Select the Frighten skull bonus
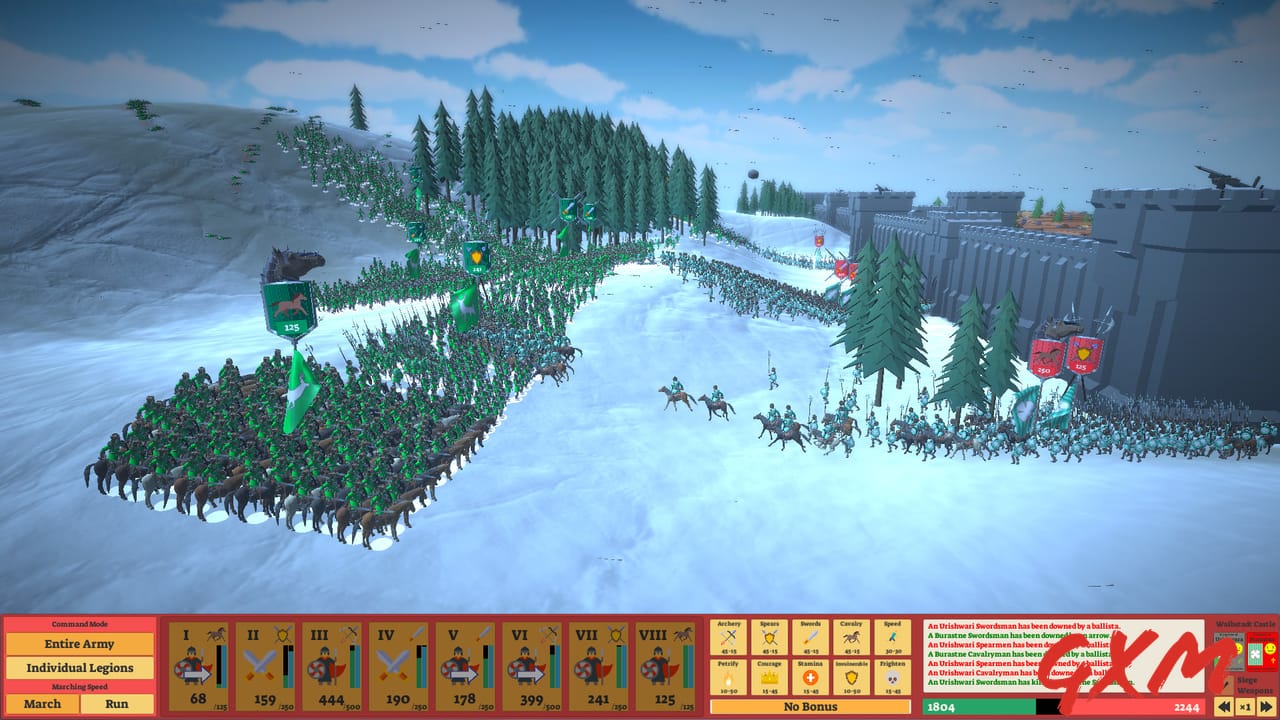Image resolution: width=1280 pixels, height=720 pixels. 891,677
